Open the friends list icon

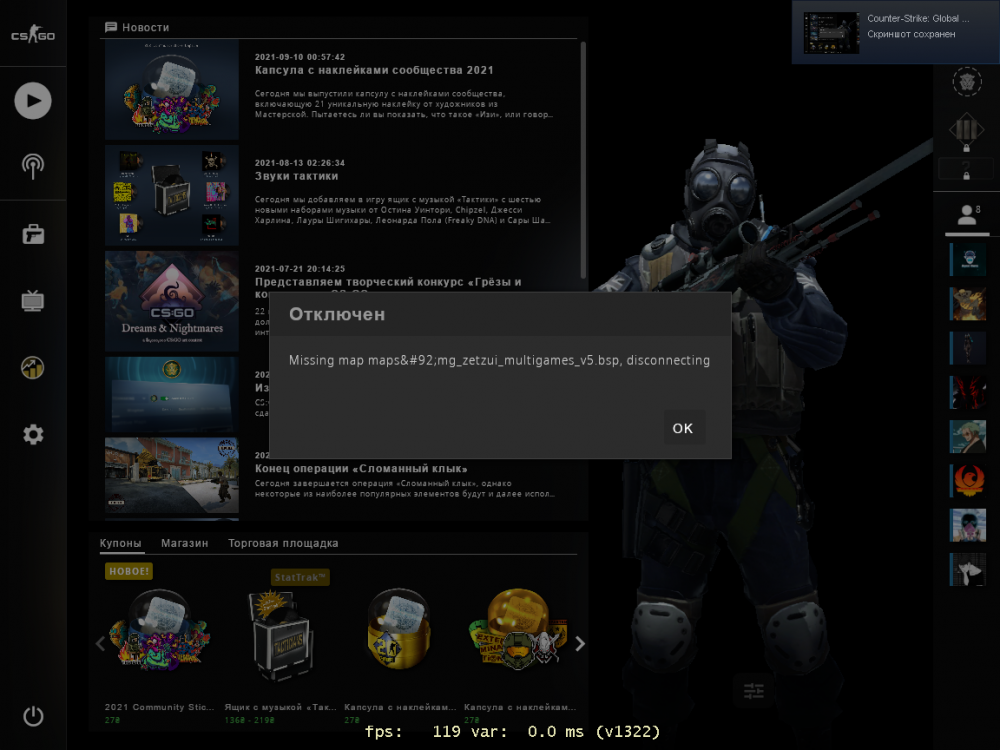click(x=967, y=214)
